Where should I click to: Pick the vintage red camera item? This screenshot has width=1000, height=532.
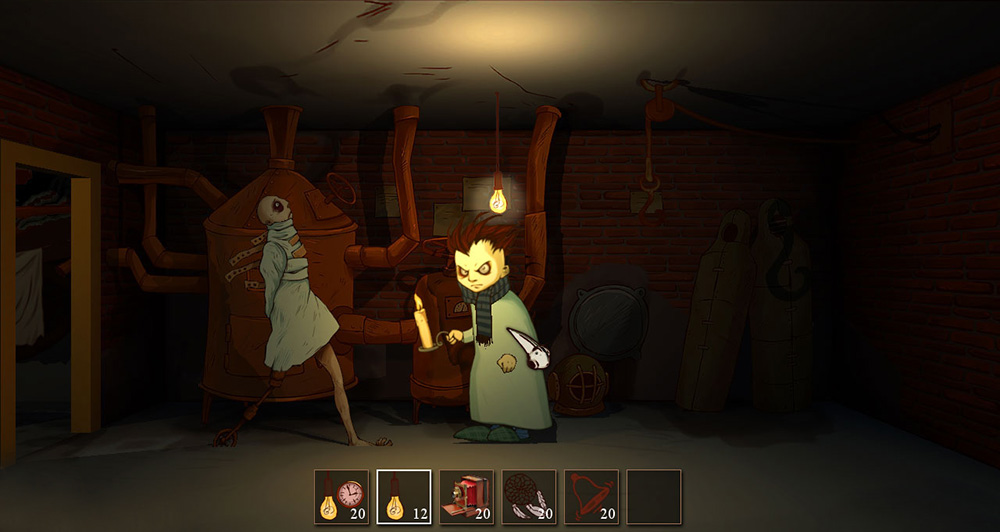466,497
